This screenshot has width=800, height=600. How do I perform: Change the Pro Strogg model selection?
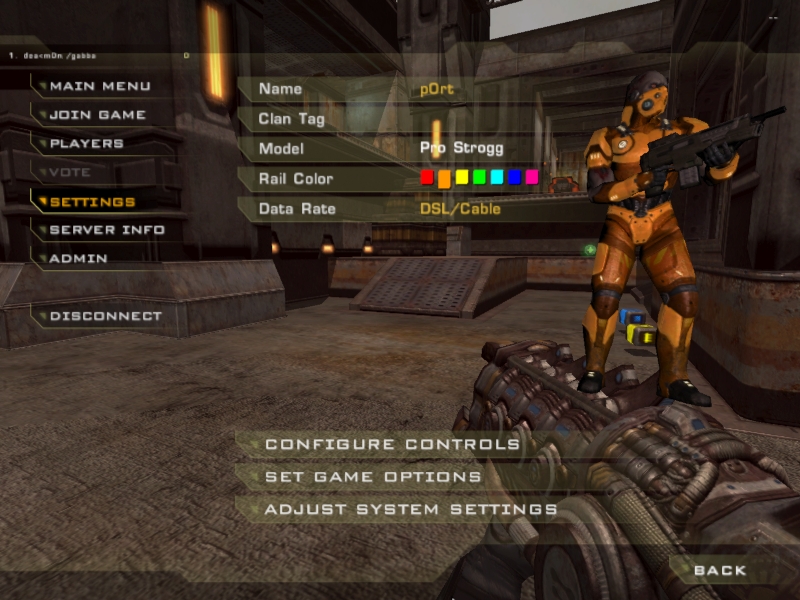(461, 148)
